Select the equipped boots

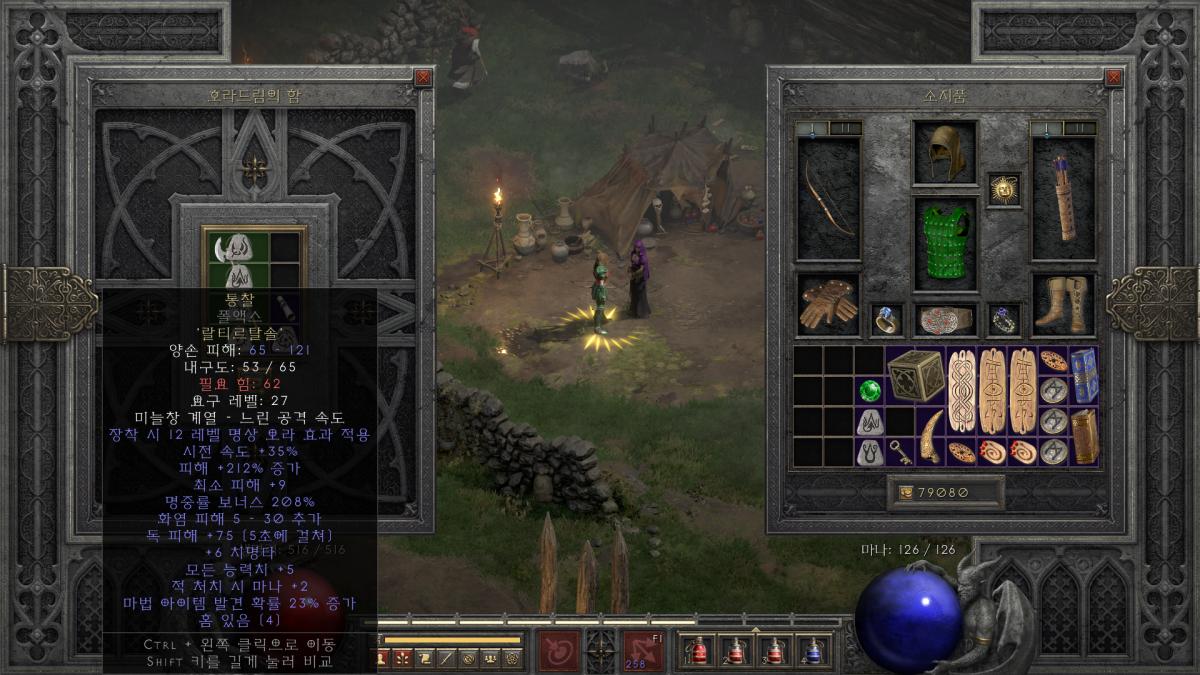(1064, 304)
